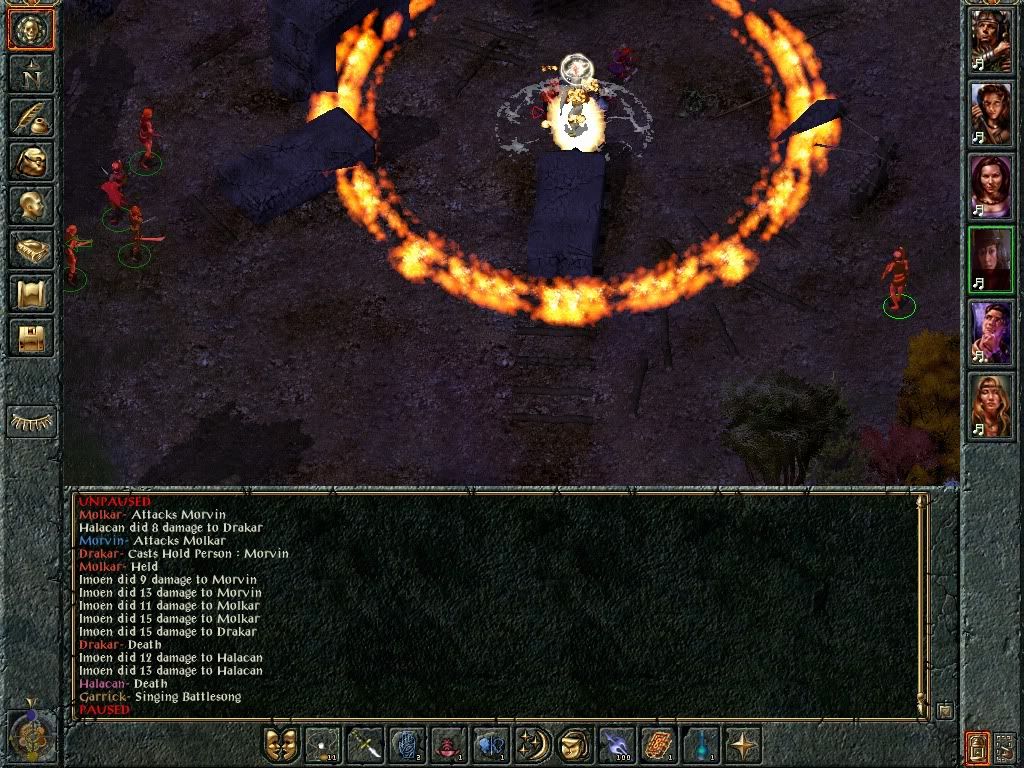1024x768 pixels.
Task: Select the sword weapon quick slot
Action: point(364,745)
